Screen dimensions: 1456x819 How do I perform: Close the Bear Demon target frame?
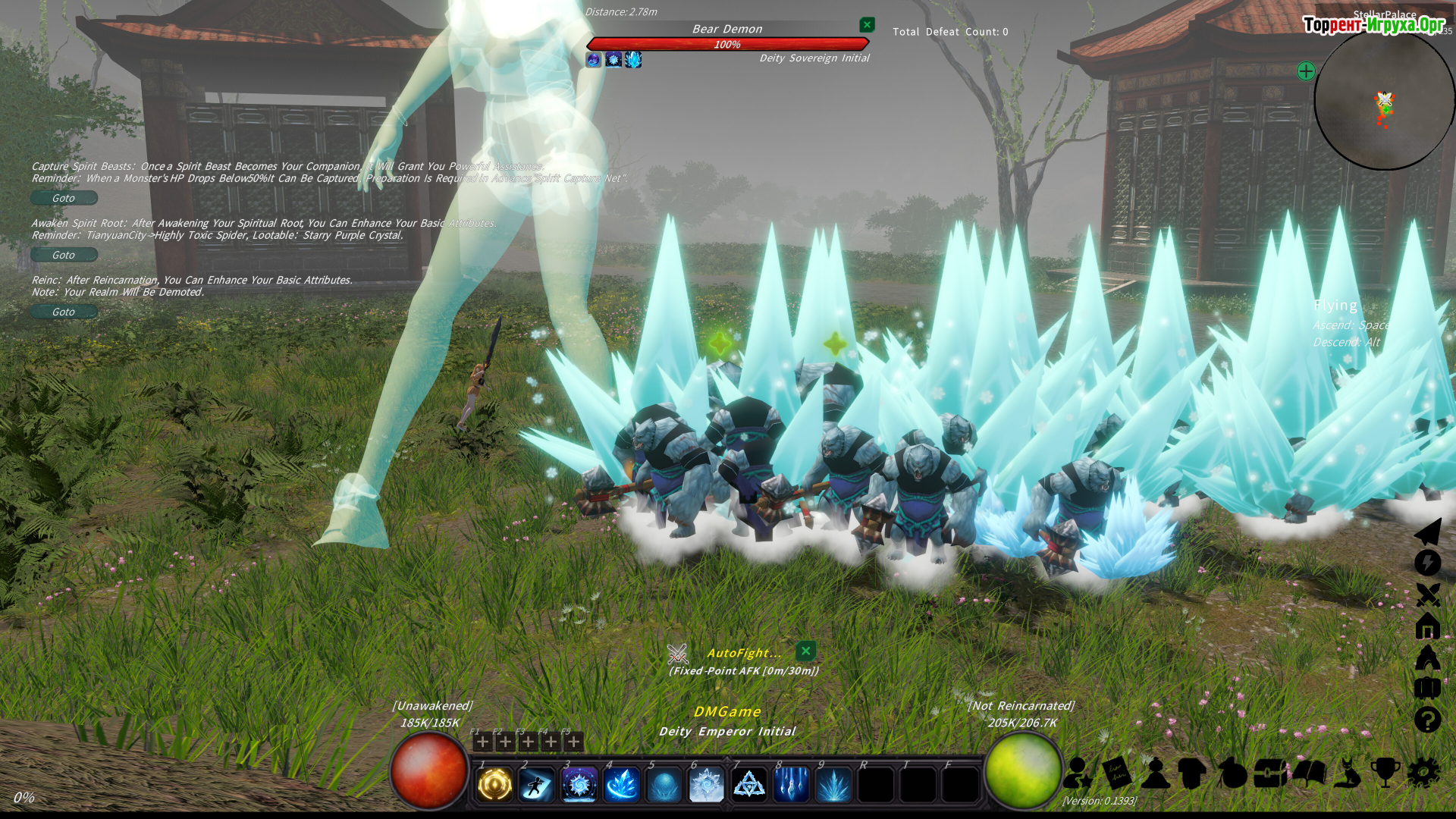867,25
